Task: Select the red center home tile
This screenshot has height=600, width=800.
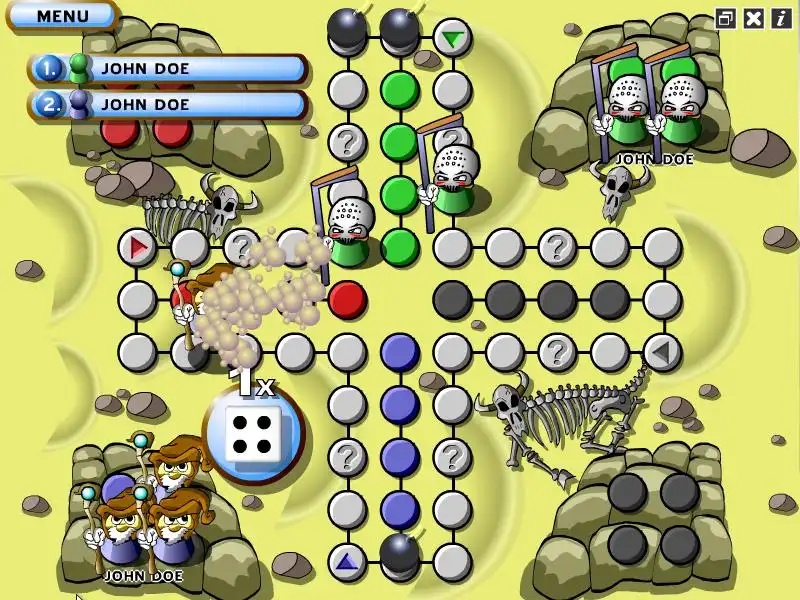Action: [x=347, y=298]
